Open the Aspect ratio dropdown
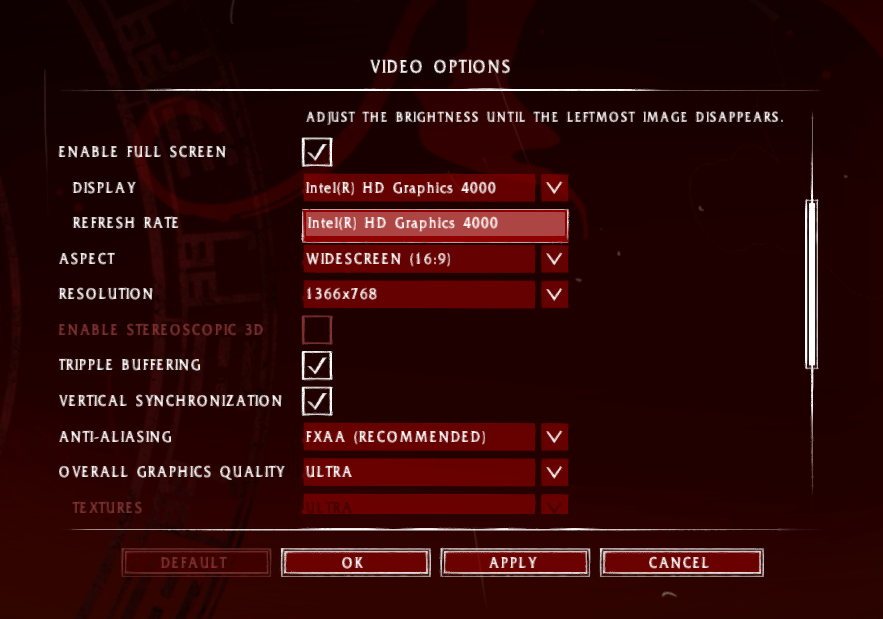Screen dimensions: 883x619 coord(554,259)
